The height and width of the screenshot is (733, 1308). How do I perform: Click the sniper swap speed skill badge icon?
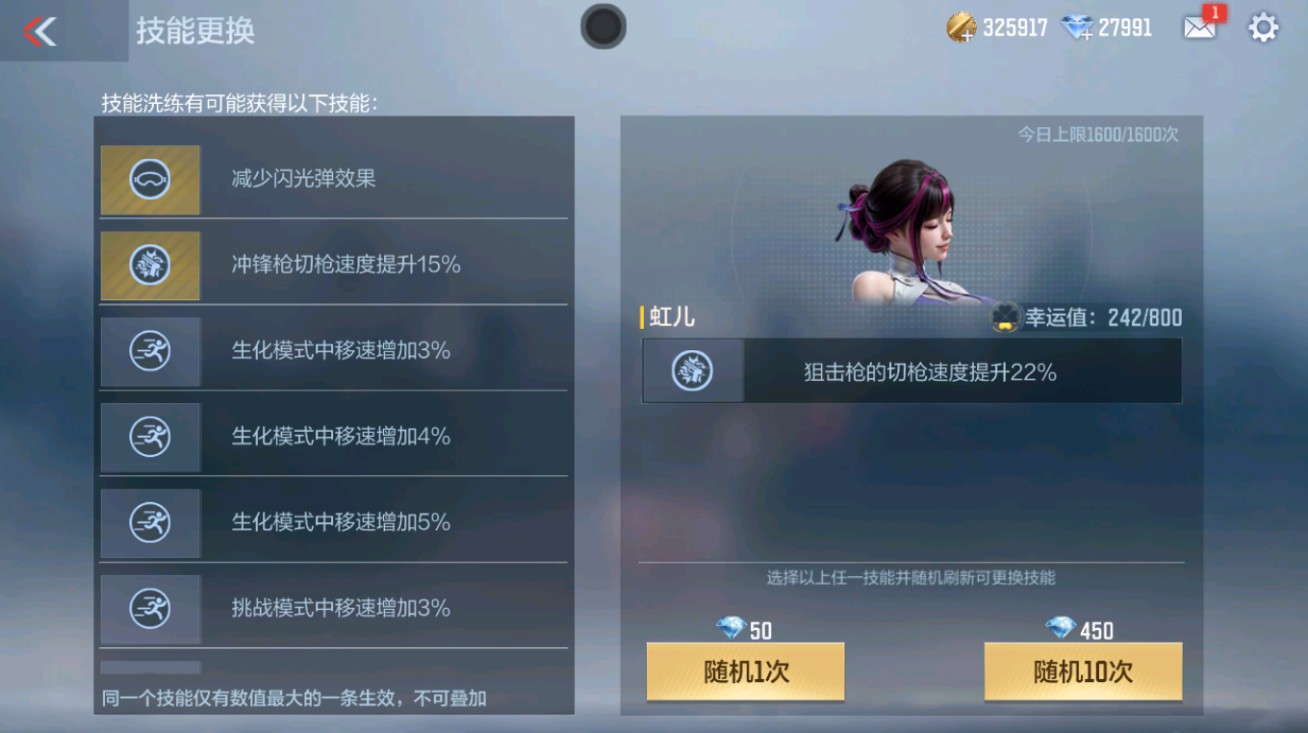pyautogui.click(x=691, y=370)
